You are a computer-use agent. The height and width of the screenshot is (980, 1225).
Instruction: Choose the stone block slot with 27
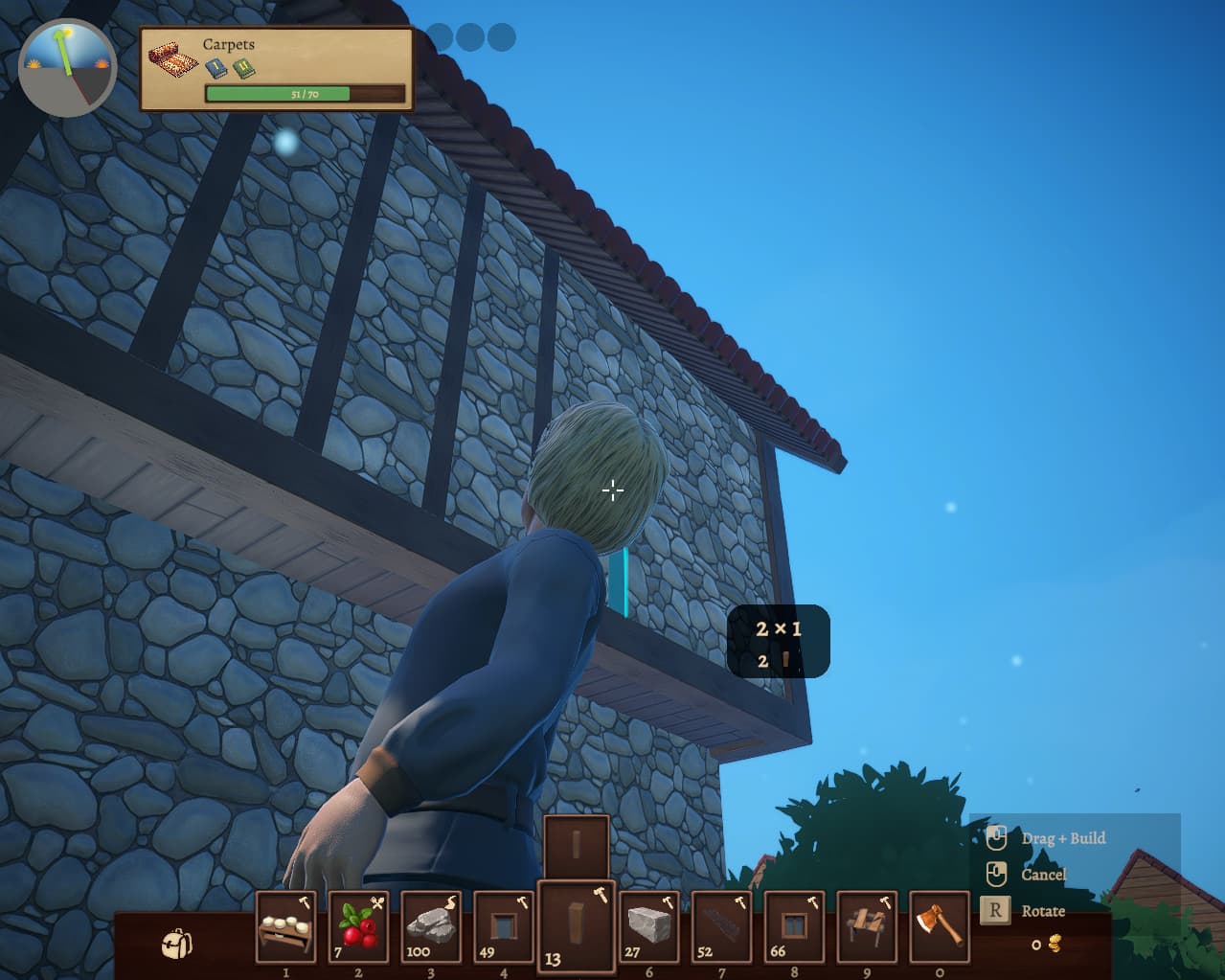click(x=649, y=926)
